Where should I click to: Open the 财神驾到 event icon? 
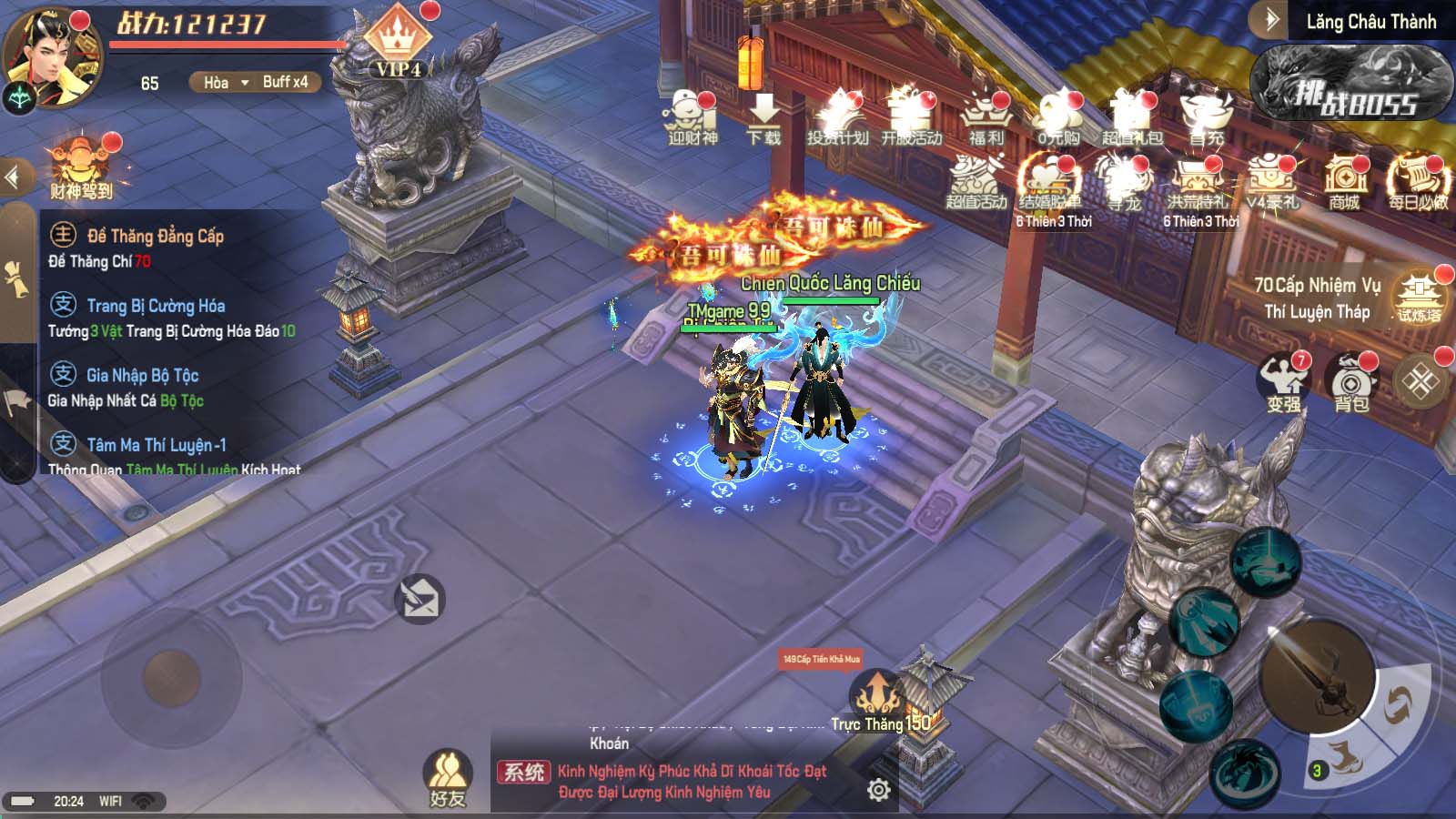(82, 167)
